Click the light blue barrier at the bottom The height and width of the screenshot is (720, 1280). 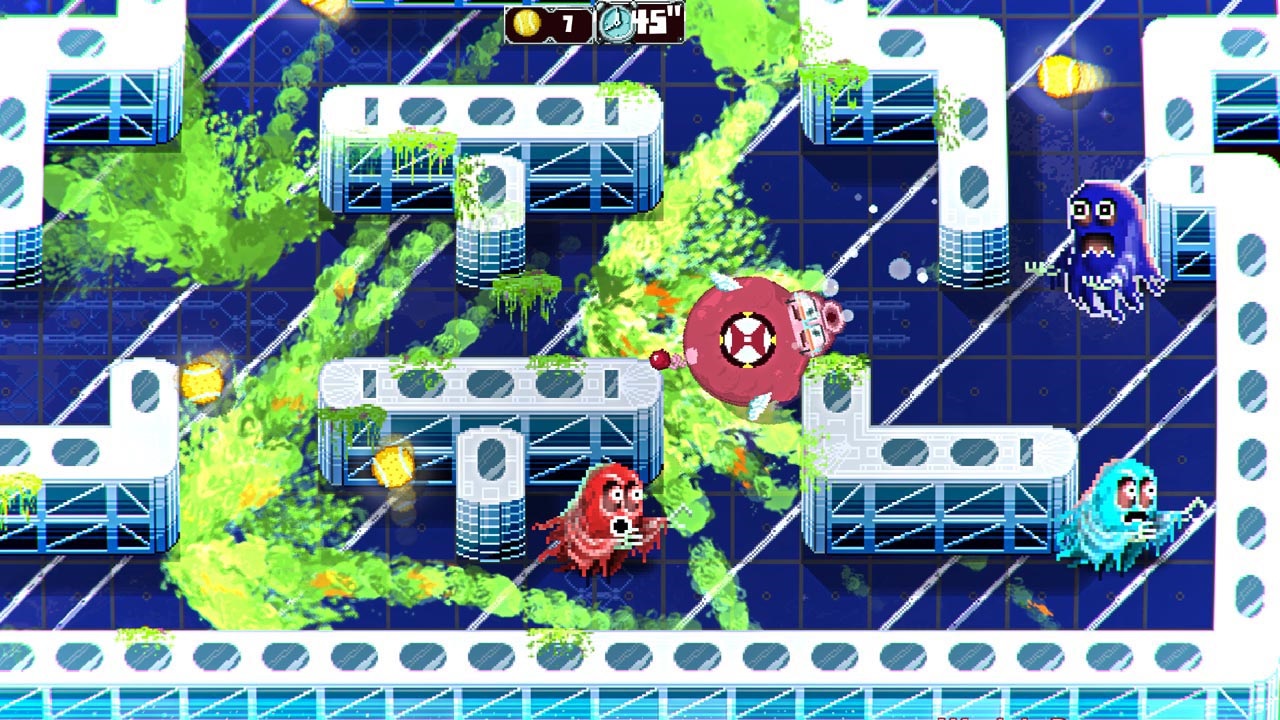pyautogui.click(x=640, y=700)
